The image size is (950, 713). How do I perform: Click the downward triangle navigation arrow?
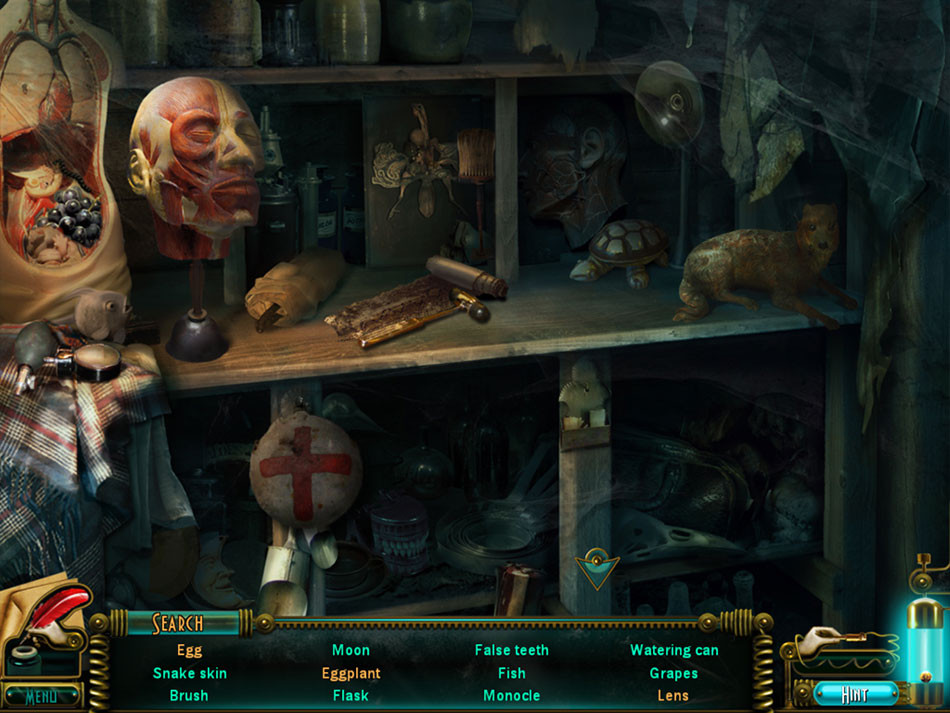tap(597, 570)
